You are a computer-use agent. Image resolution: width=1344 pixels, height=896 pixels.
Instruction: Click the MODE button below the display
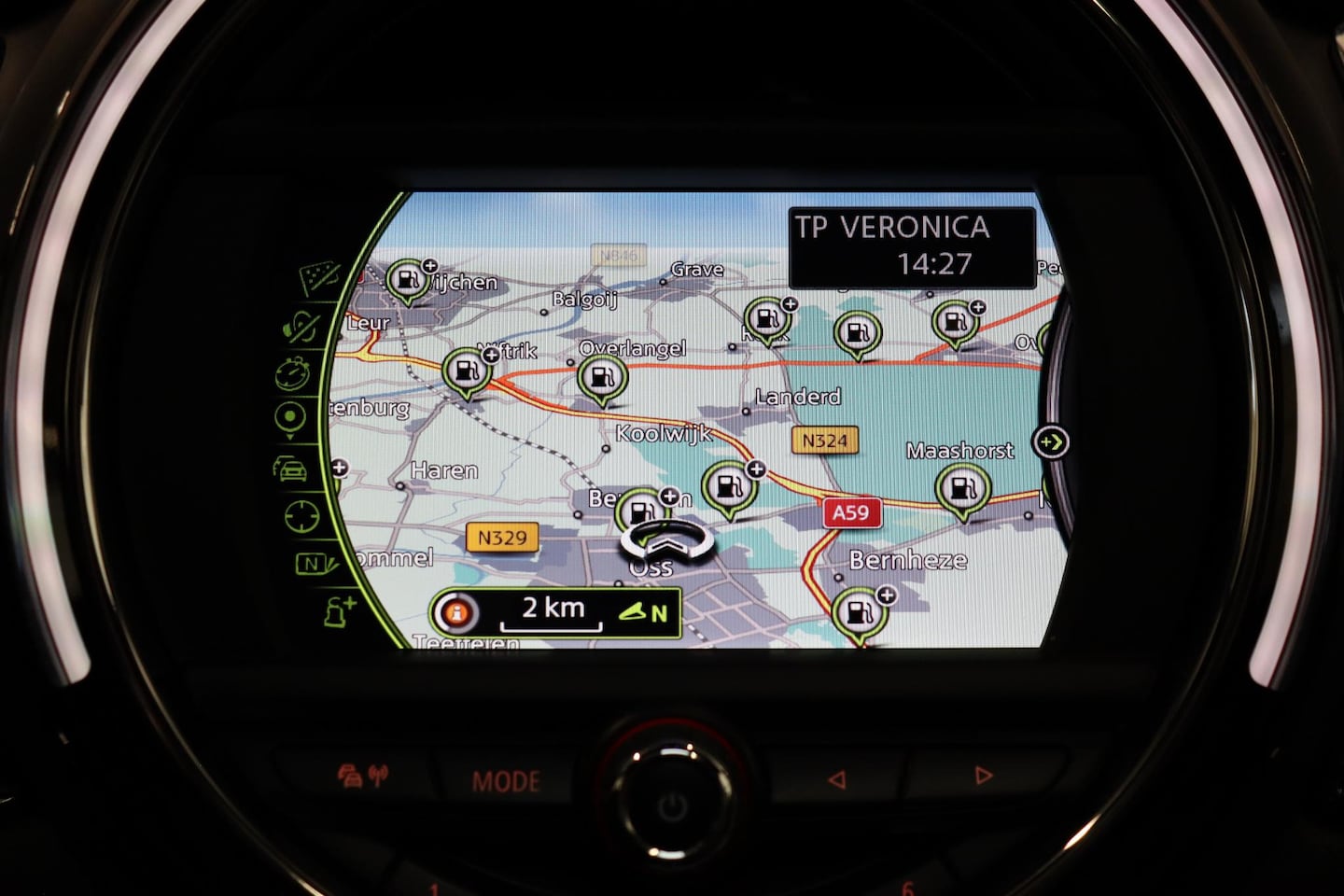506,780
